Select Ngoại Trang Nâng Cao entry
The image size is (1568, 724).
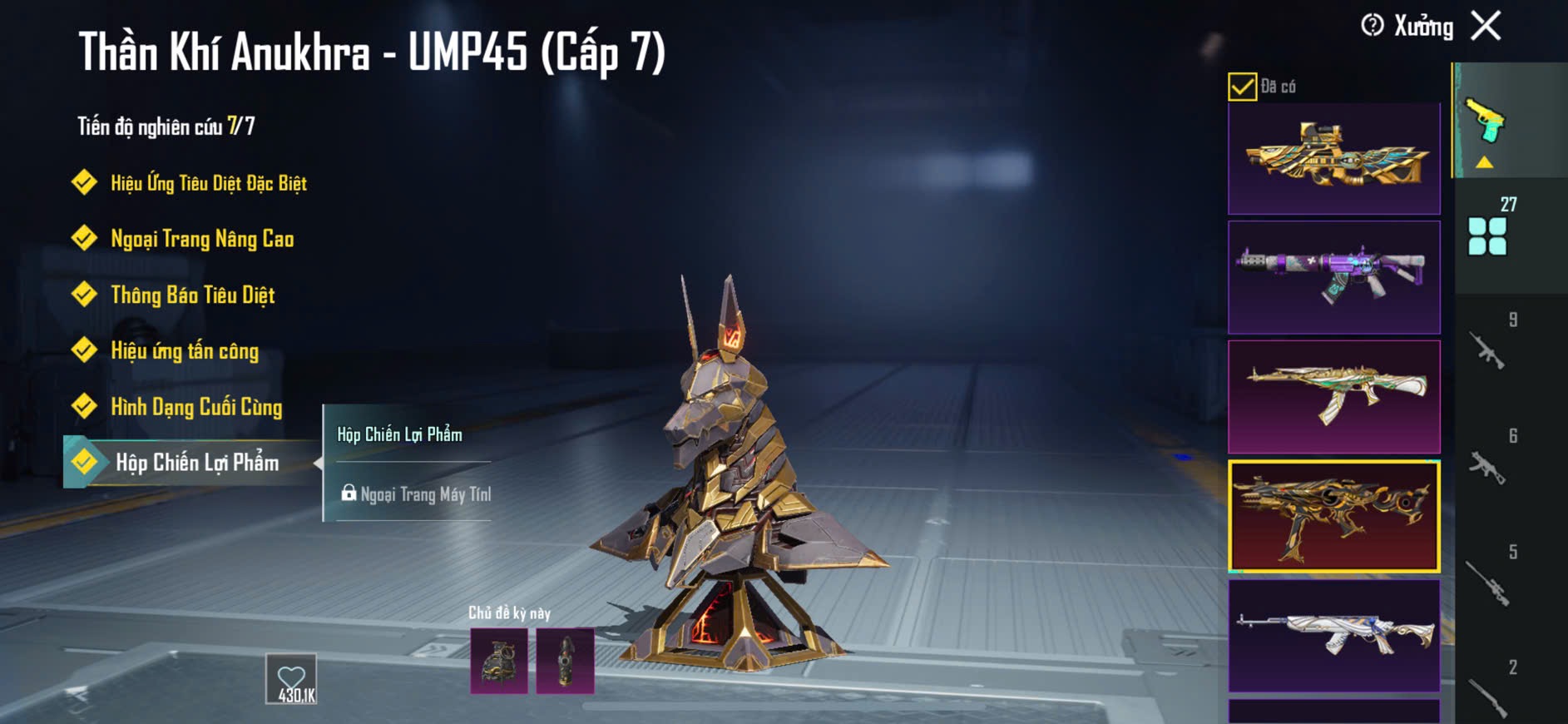(x=201, y=239)
